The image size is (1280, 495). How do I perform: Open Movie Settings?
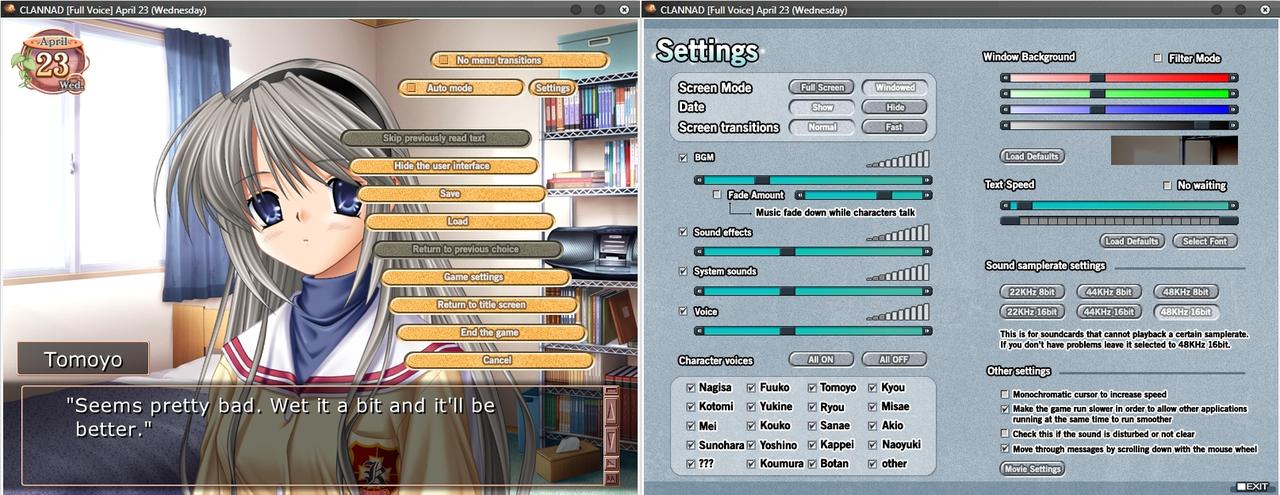coord(1032,469)
